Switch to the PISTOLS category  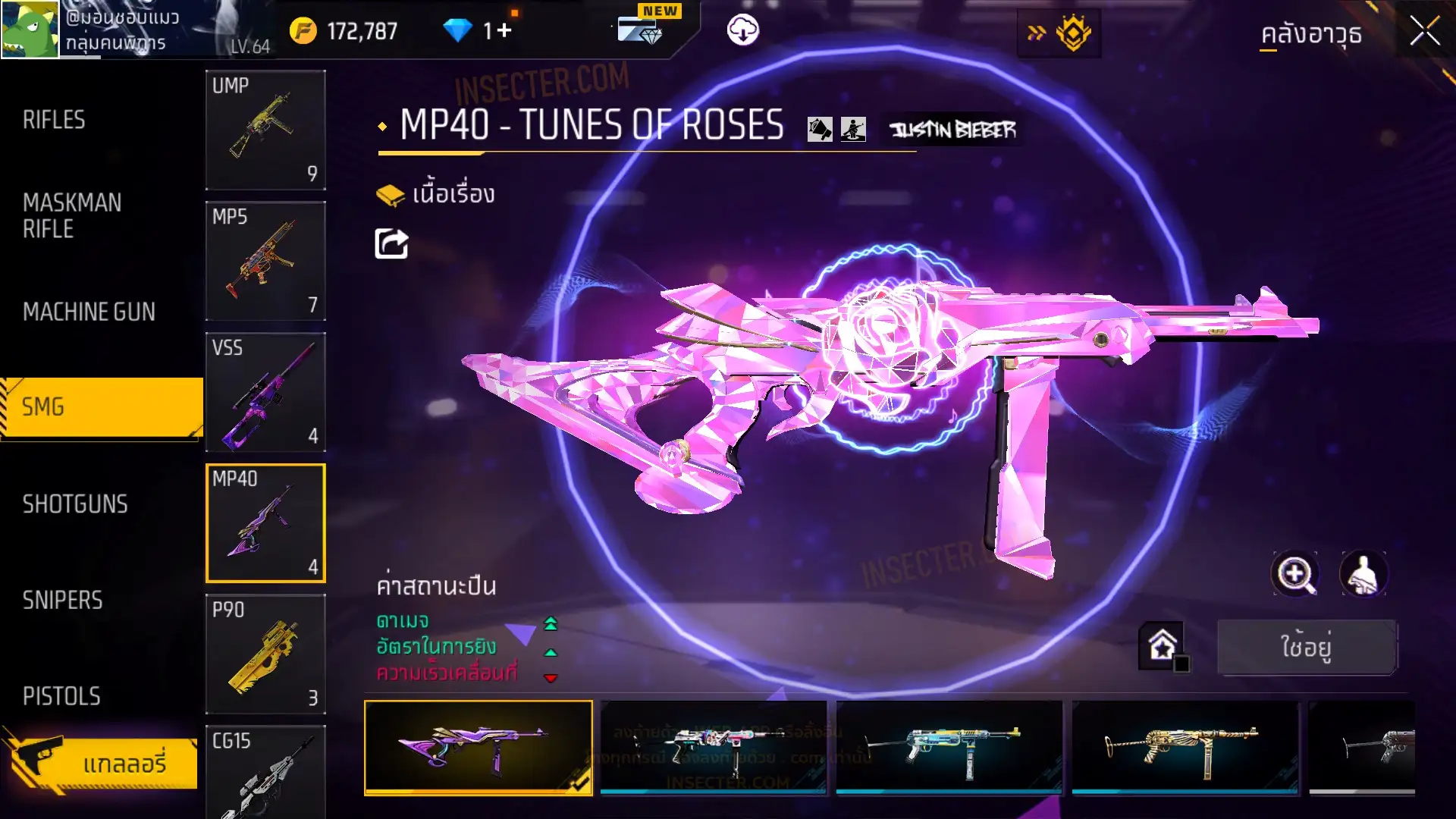pos(61,696)
